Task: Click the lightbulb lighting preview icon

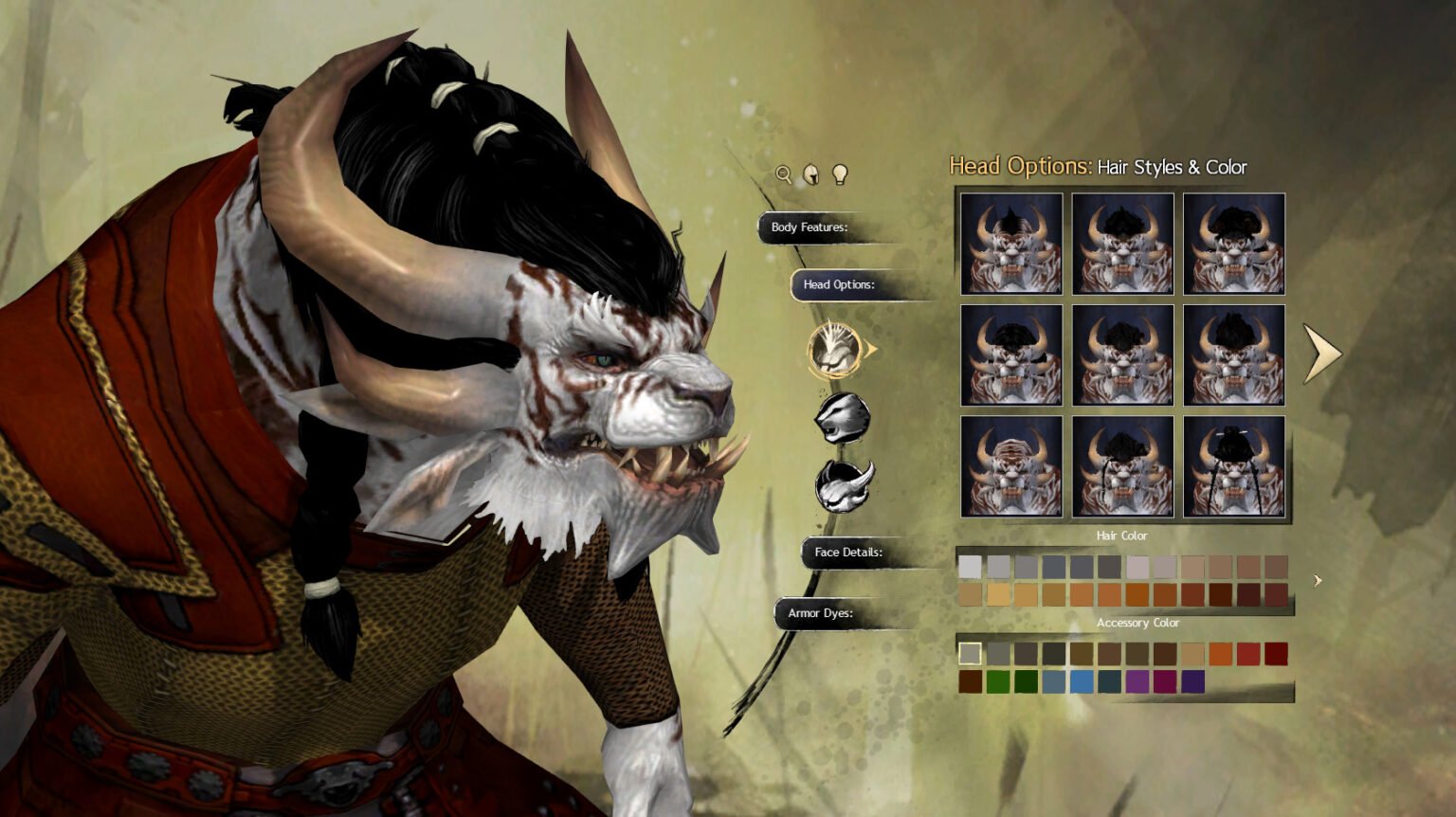Action: (x=838, y=174)
